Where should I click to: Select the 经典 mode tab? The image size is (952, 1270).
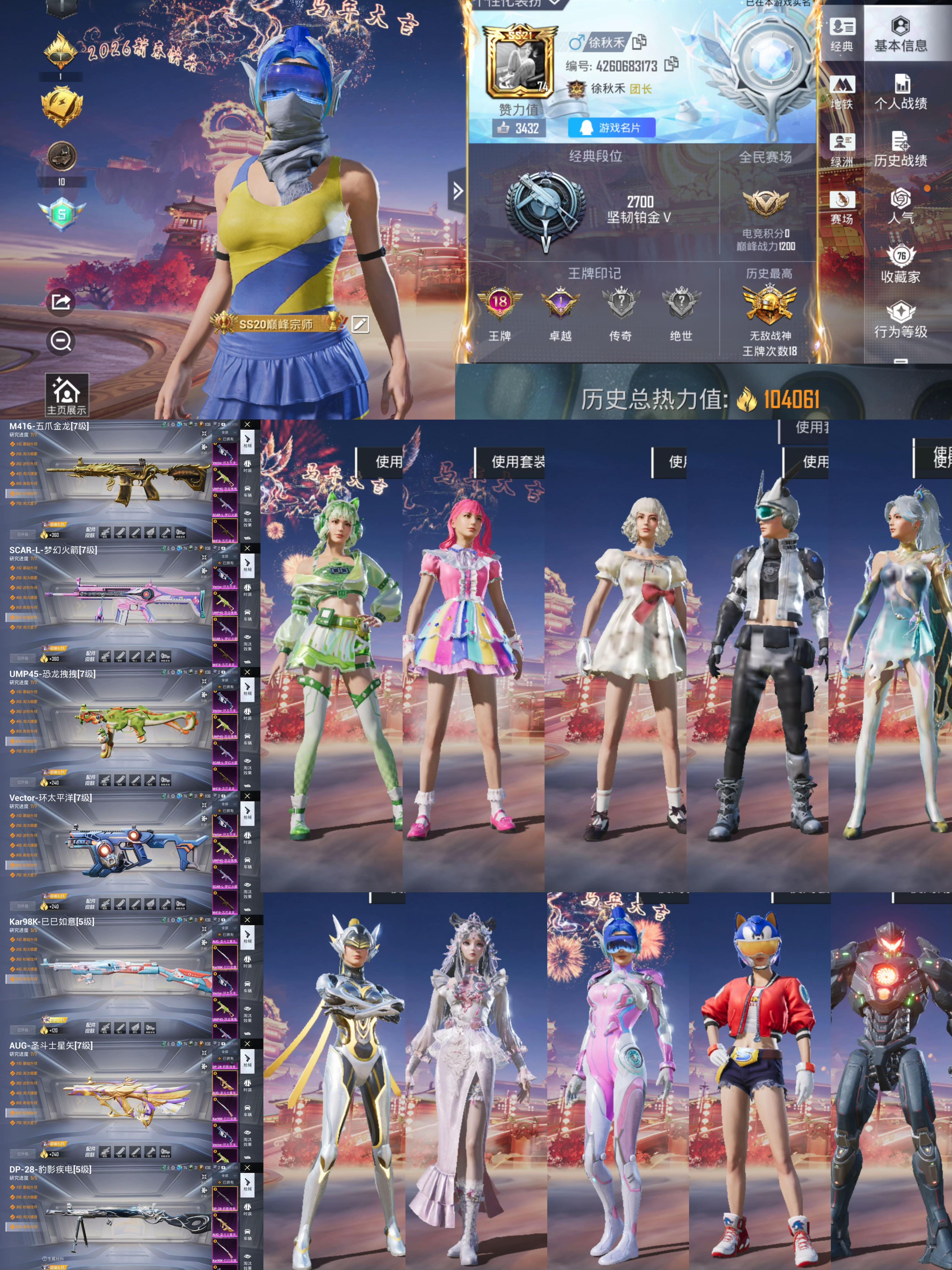841,34
